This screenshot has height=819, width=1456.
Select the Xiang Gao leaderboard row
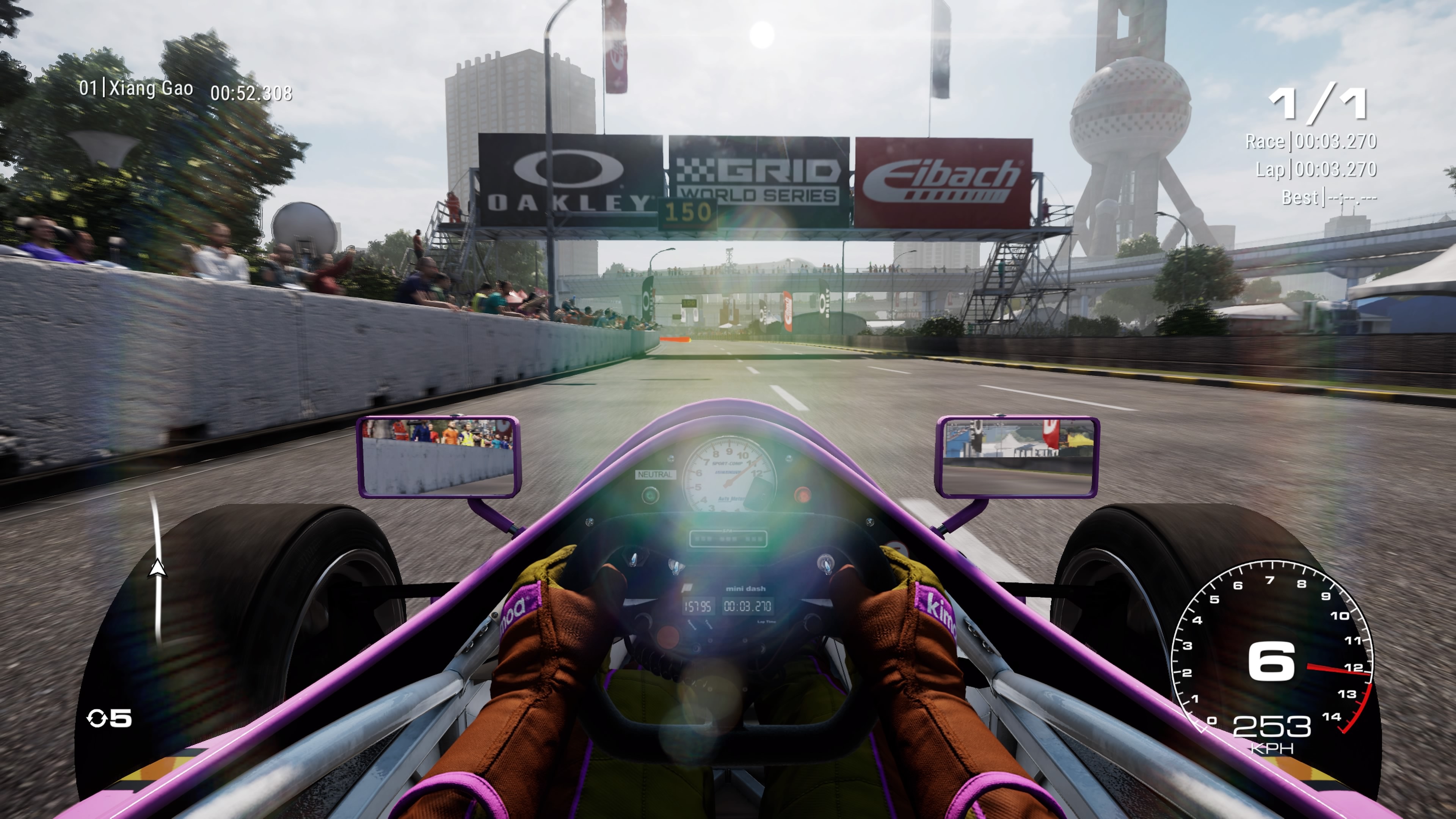(x=185, y=91)
